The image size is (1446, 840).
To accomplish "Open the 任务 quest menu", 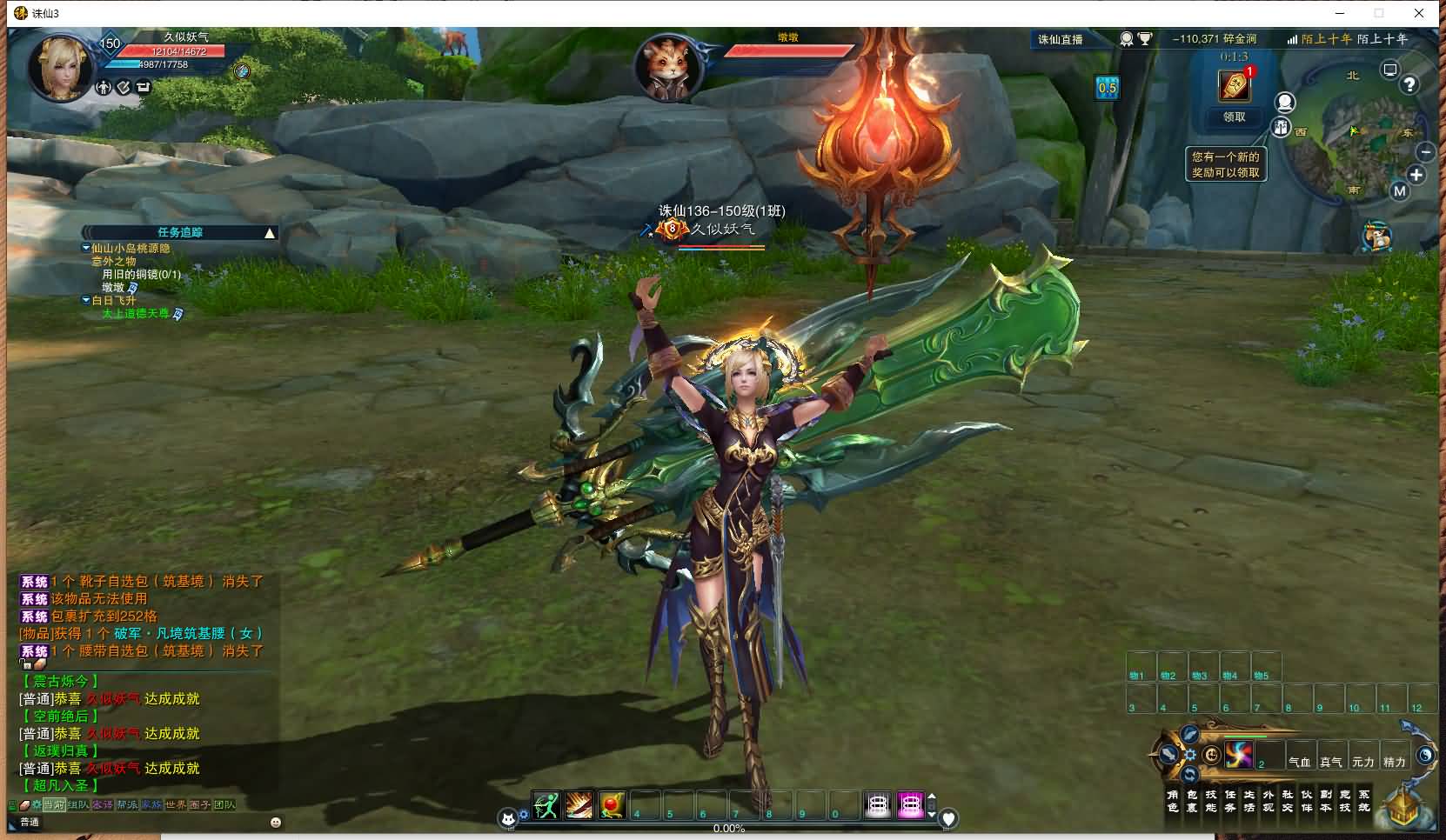I will point(1229,801).
